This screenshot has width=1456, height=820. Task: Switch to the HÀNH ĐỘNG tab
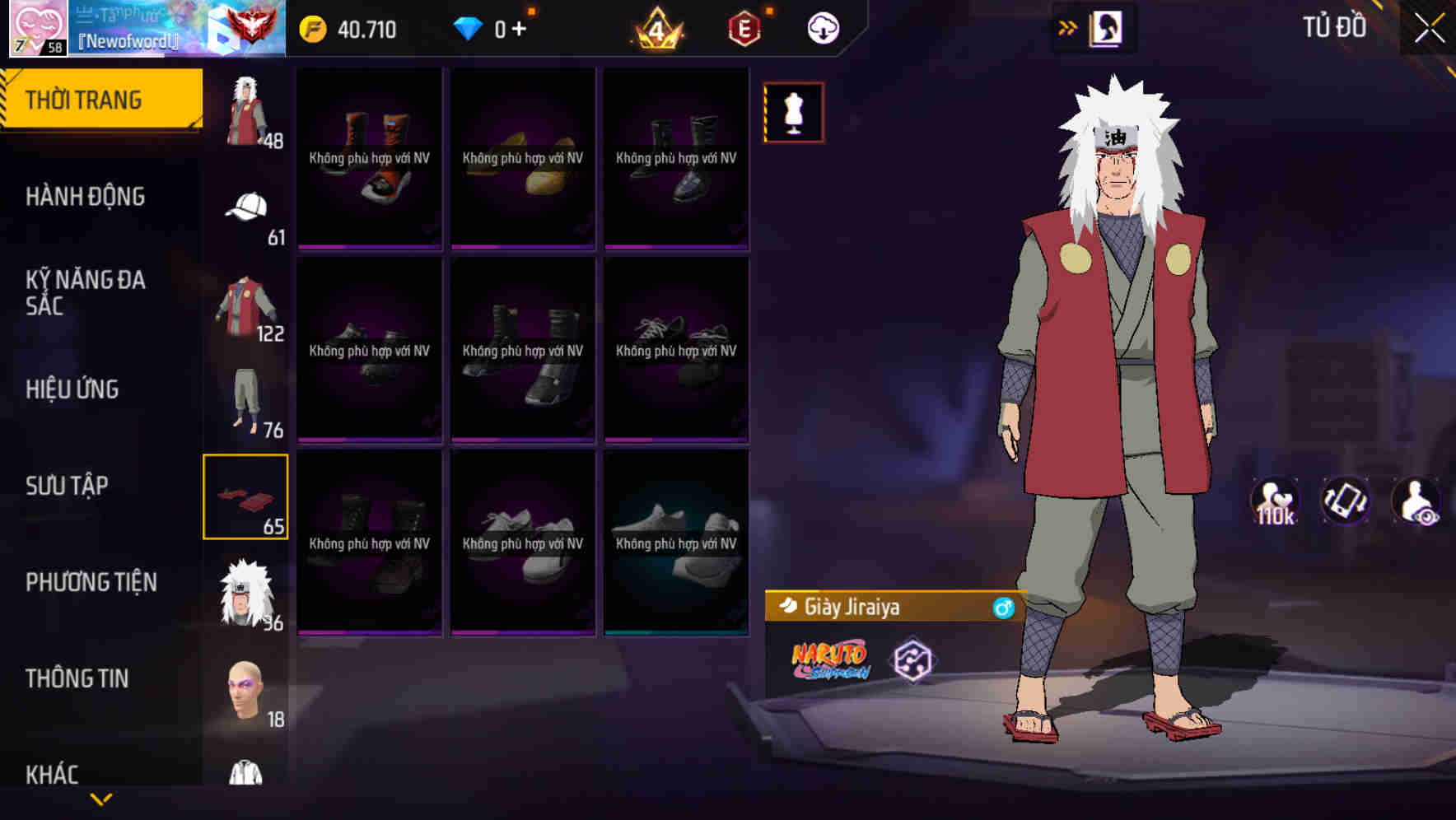[x=86, y=197]
